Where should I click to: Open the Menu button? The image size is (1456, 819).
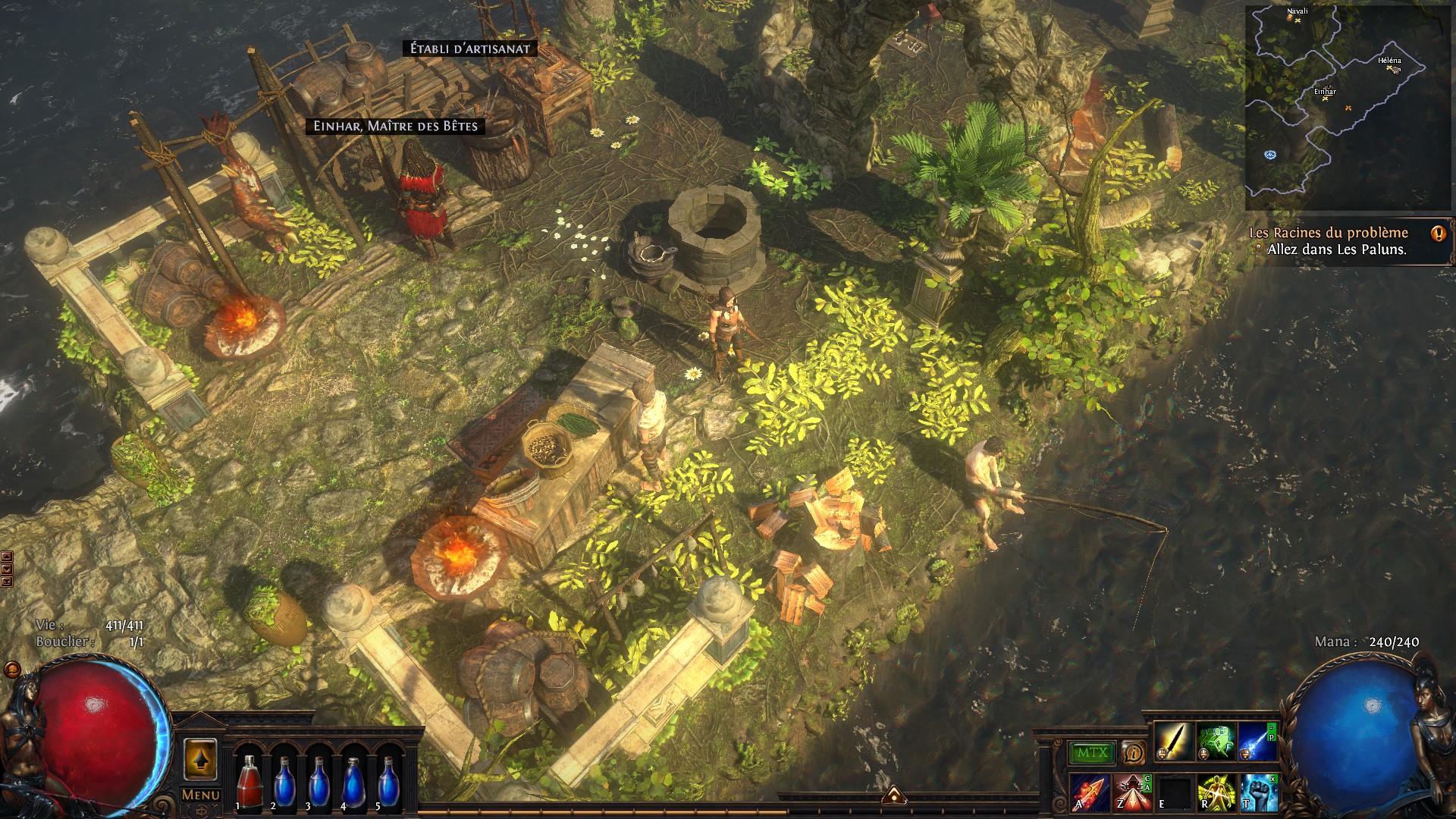tap(201, 795)
